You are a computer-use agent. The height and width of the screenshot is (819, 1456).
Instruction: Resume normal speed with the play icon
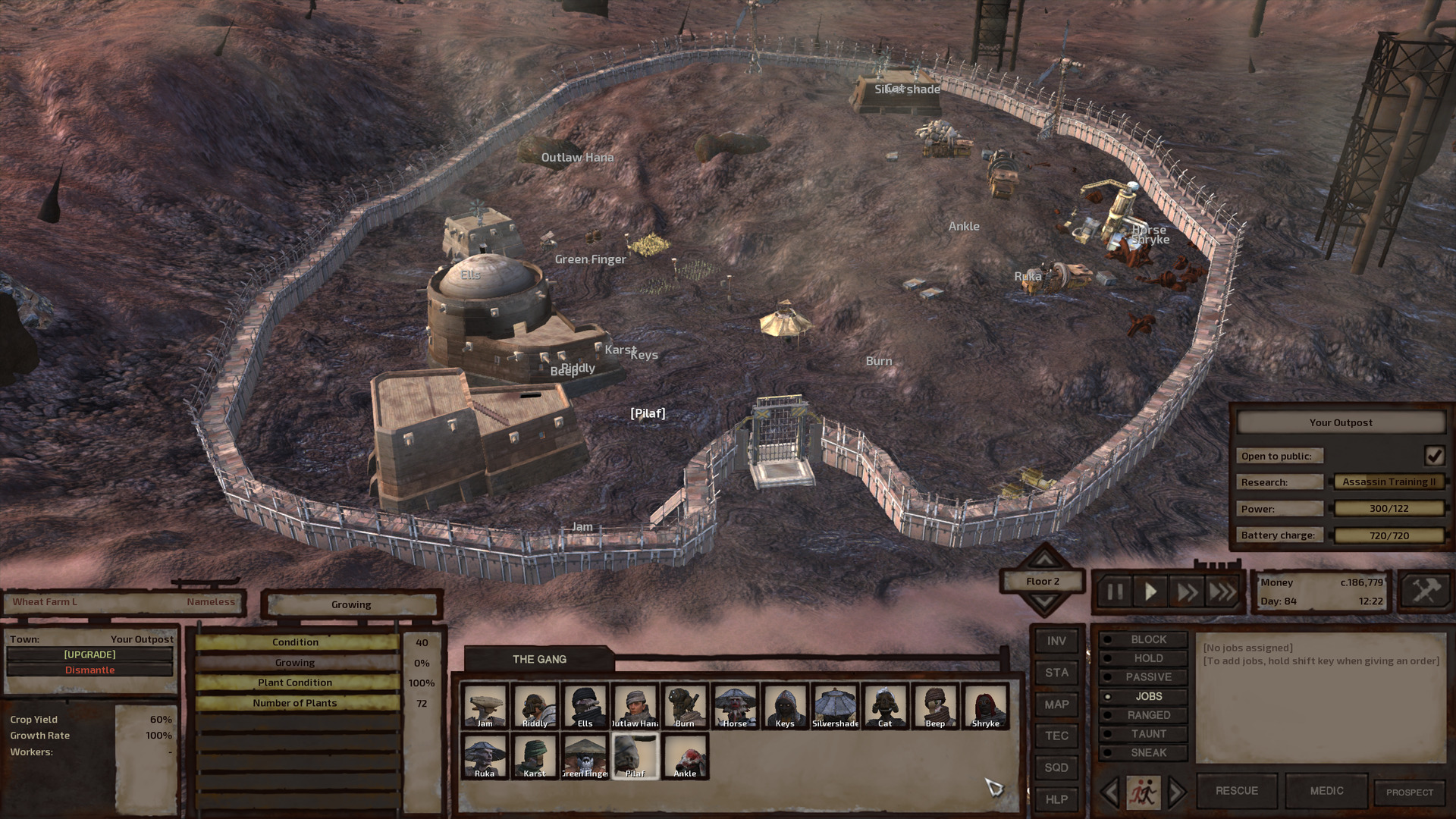coord(1150,592)
